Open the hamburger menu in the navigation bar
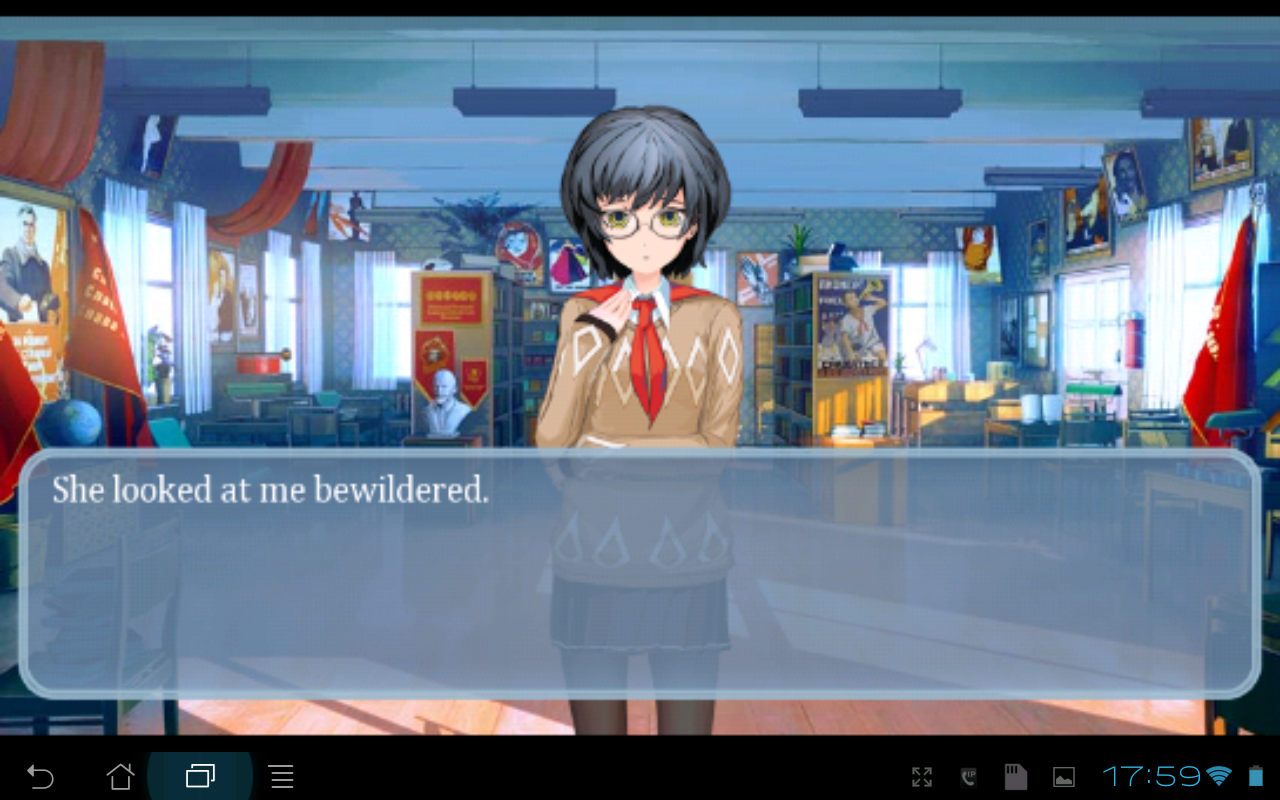The image size is (1280, 800). point(281,776)
